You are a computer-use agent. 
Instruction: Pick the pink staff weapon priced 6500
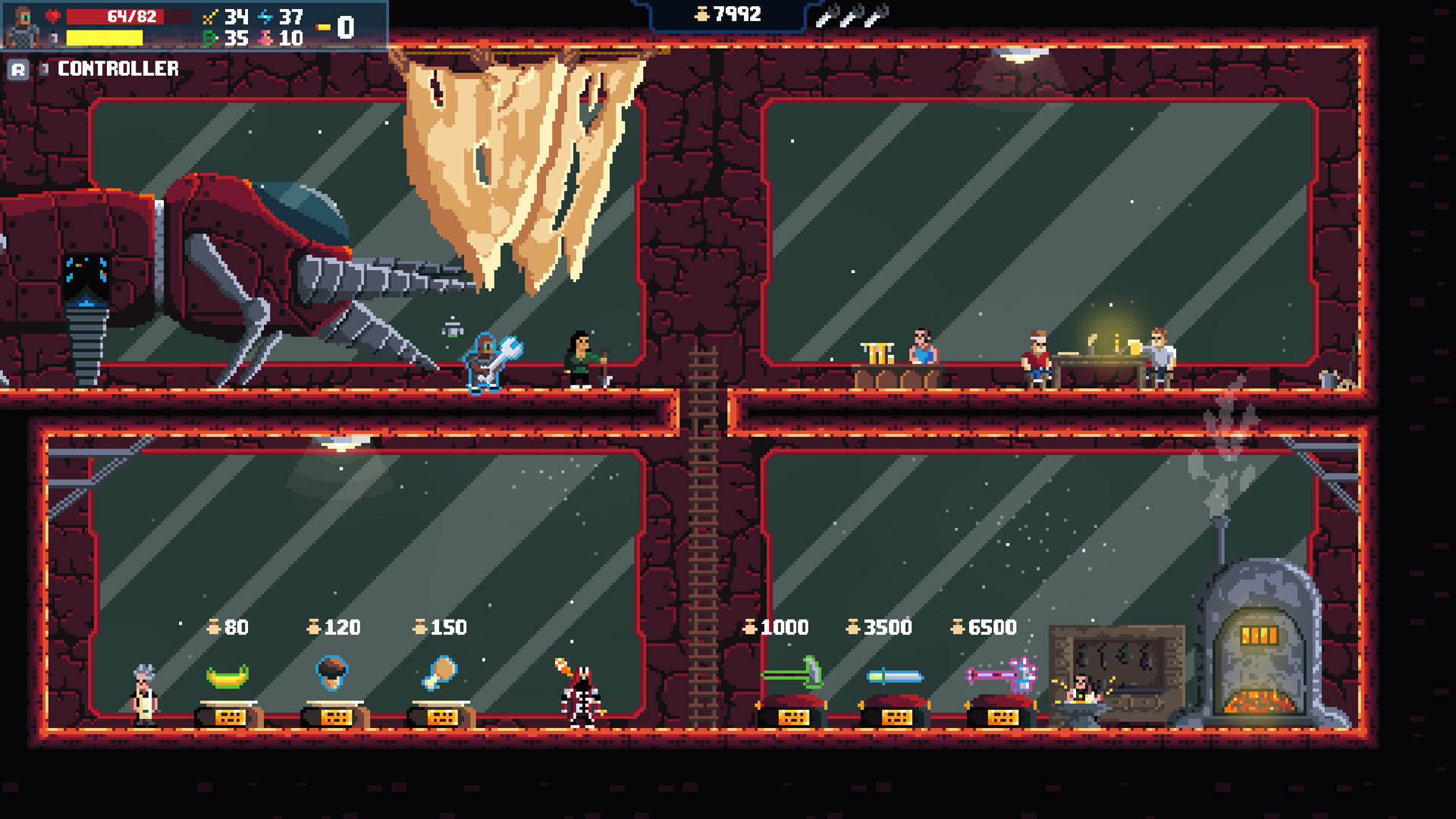pos(1002,675)
